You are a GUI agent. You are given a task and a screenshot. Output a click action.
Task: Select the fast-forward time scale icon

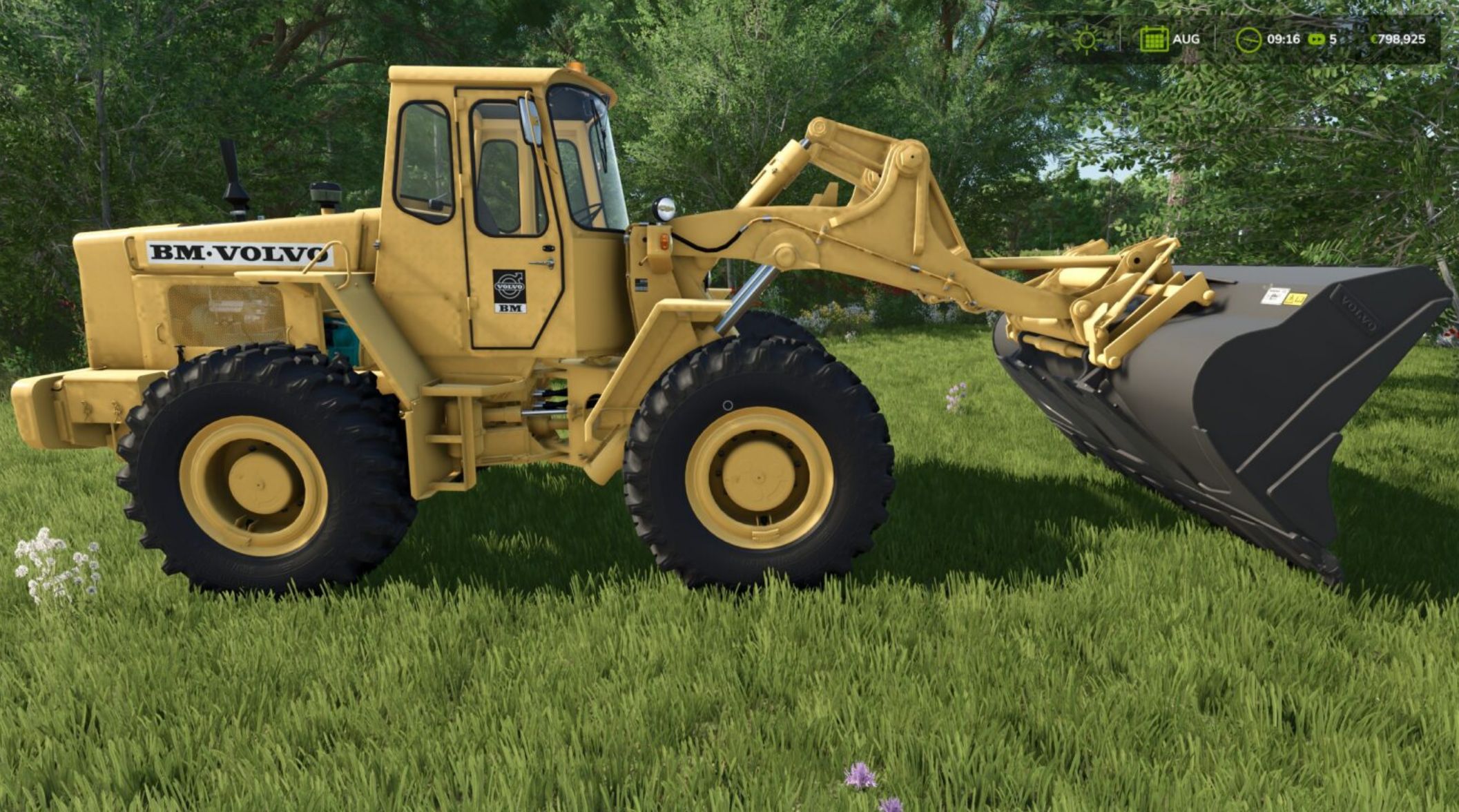[x=1317, y=40]
